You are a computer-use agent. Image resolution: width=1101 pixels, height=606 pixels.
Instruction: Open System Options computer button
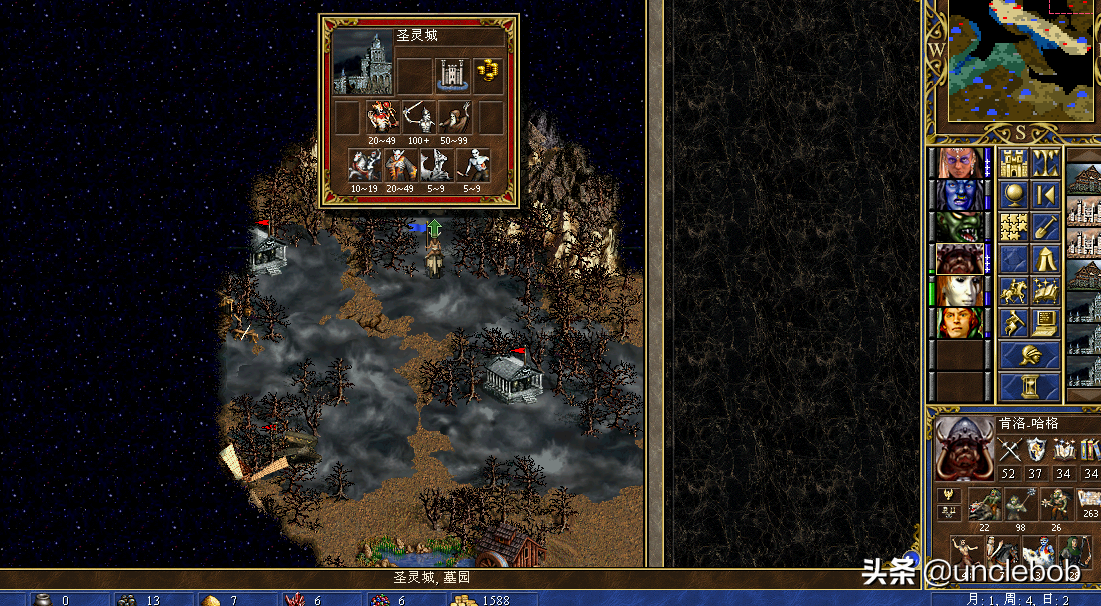pyautogui.click(x=1046, y=323)
